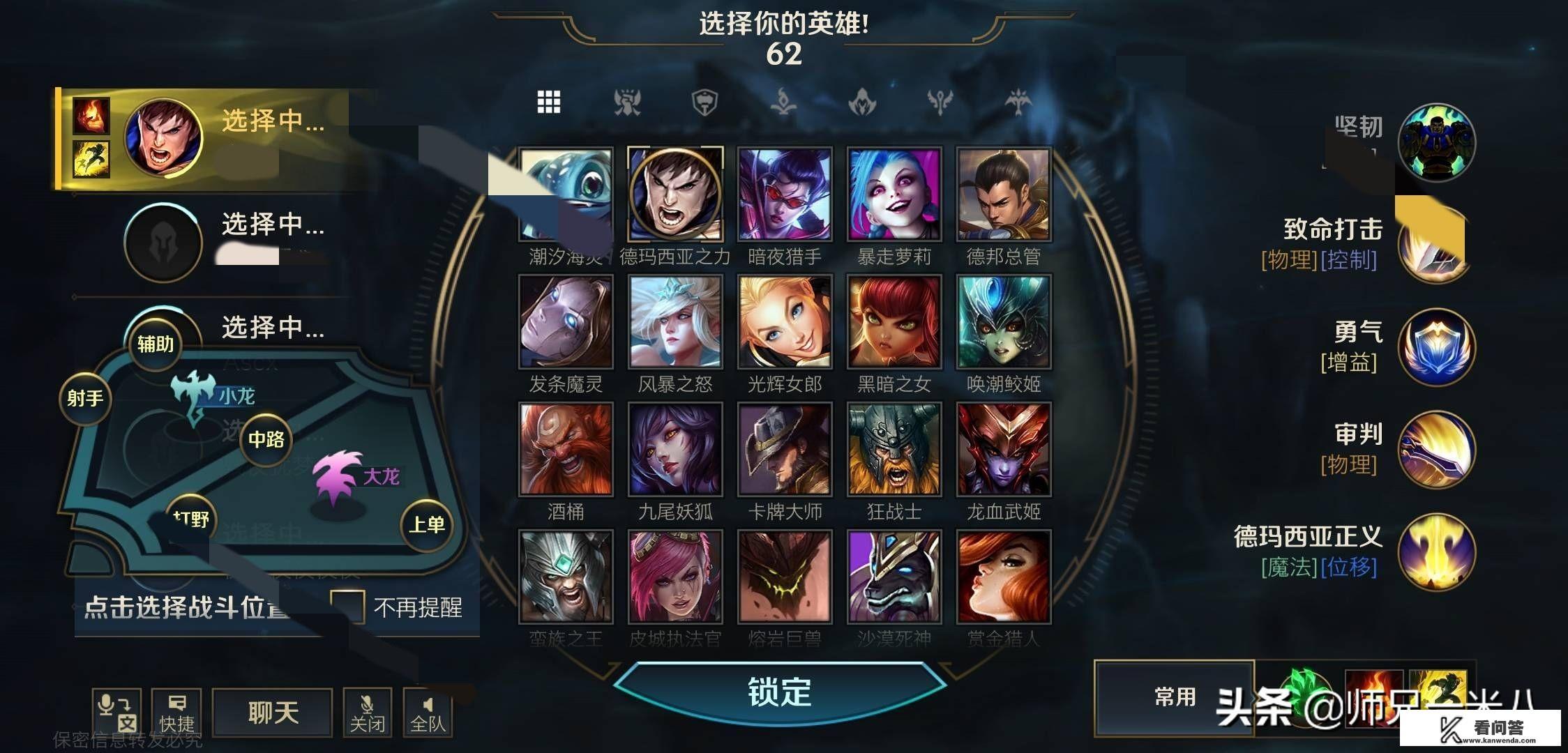Open the 快捷 quick message panel
The image size is (1568, 753).
coord(174,711)
